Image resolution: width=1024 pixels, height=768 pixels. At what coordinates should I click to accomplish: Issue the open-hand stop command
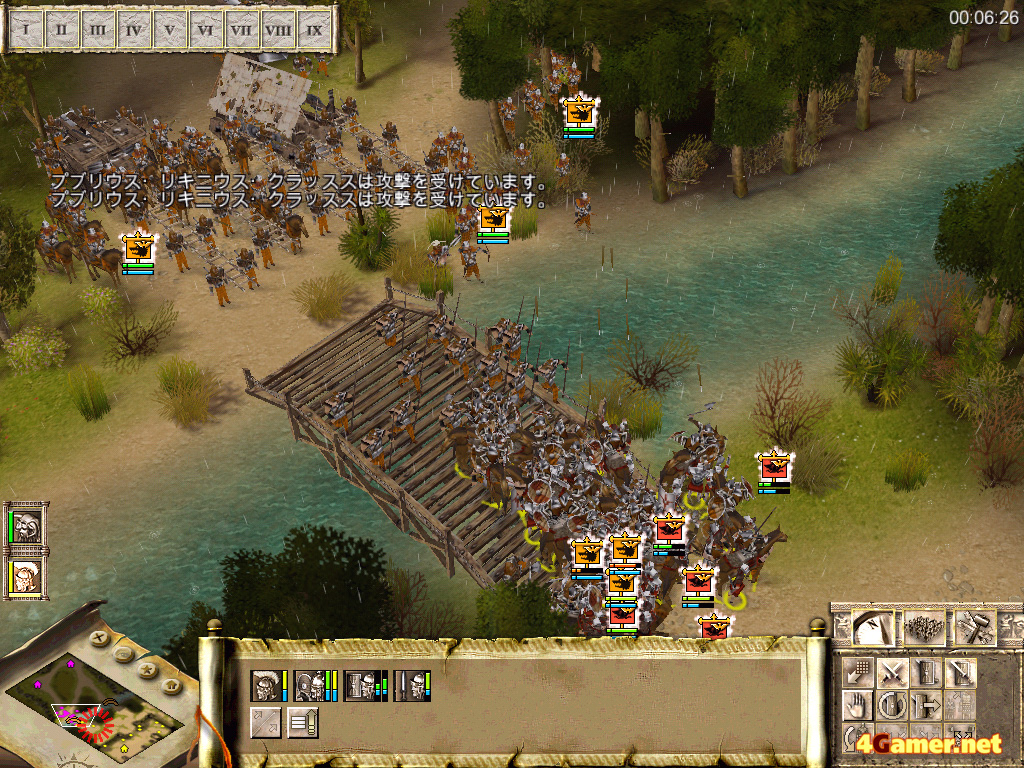857,706
